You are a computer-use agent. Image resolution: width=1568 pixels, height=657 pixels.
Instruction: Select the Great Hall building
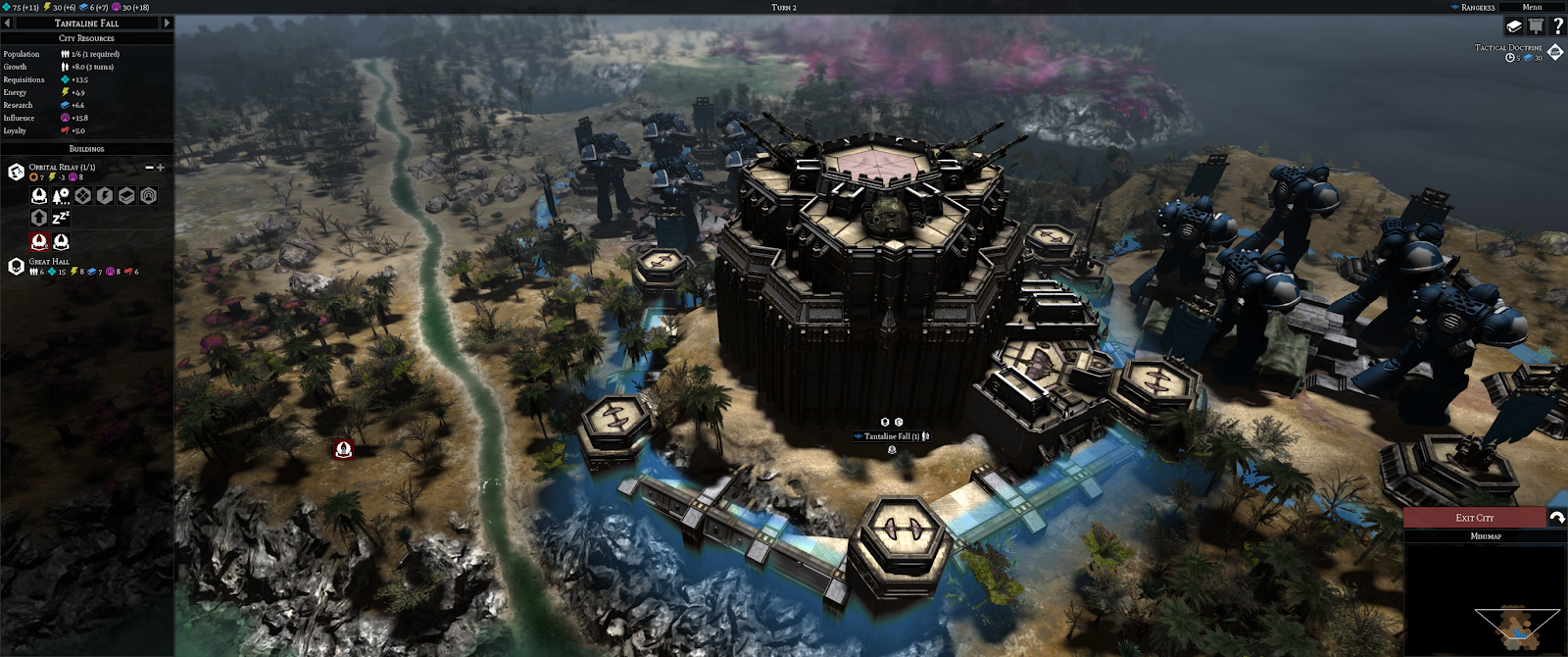coord(16,267)
